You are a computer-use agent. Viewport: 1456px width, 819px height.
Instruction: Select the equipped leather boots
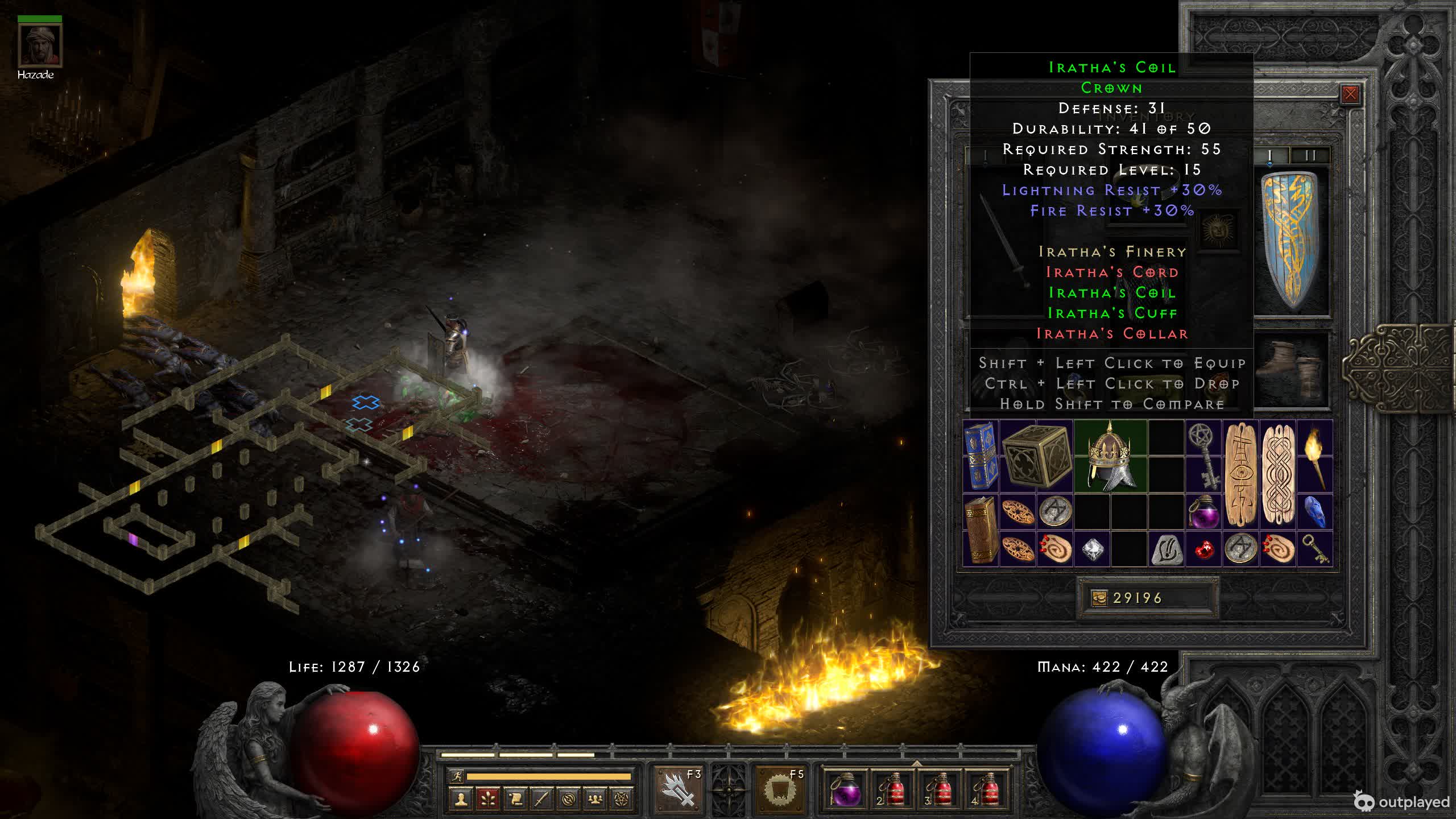pos(1292,370)
